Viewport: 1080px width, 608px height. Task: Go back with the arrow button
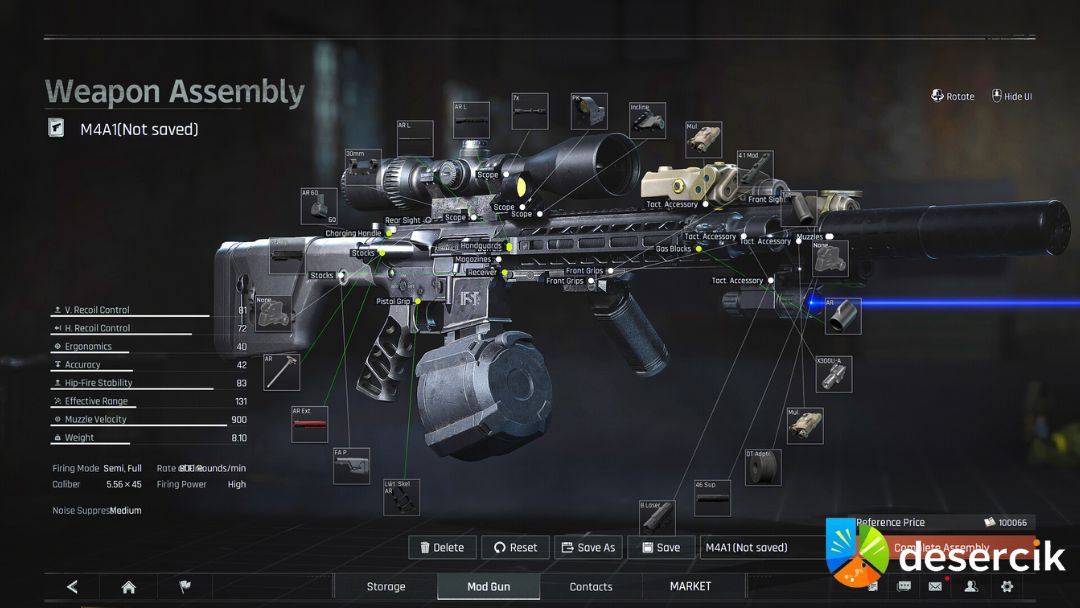point(72,587)
